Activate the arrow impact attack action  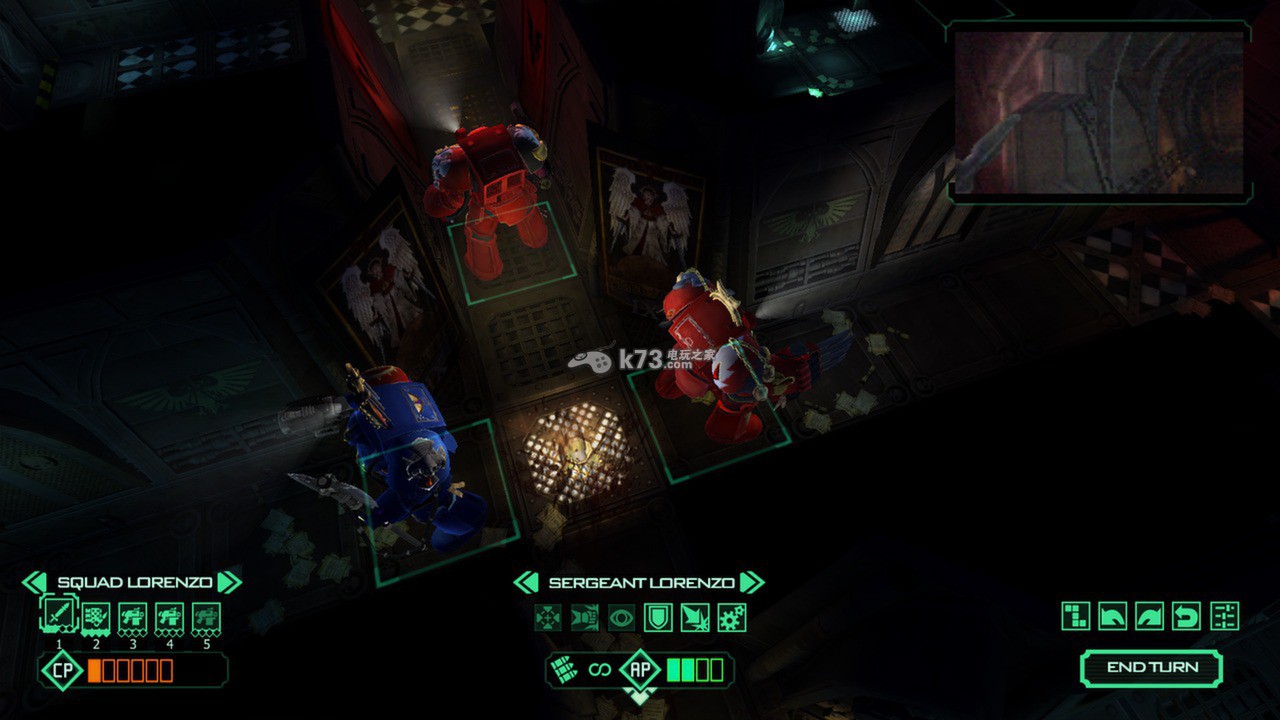695,617
